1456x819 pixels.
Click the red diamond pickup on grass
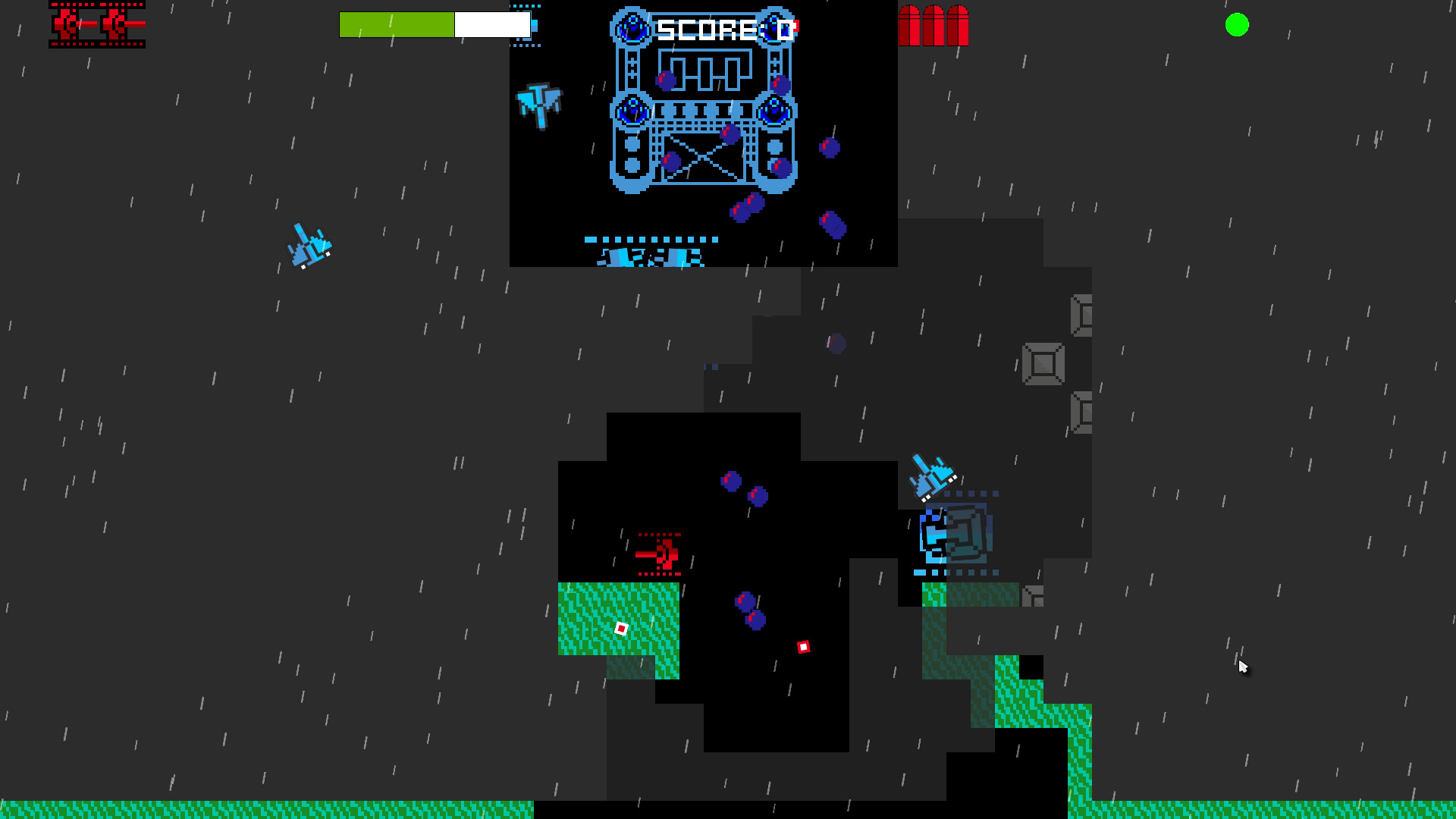(623, 628)
